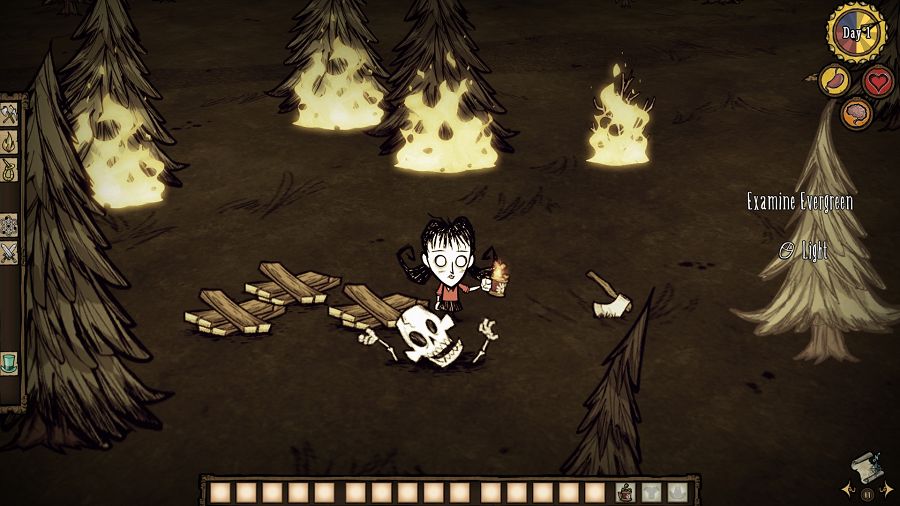This screenshot has height=506, width=900.
Task: Open the Fight tab with crossed swords
Action: [x=10, y=252]
